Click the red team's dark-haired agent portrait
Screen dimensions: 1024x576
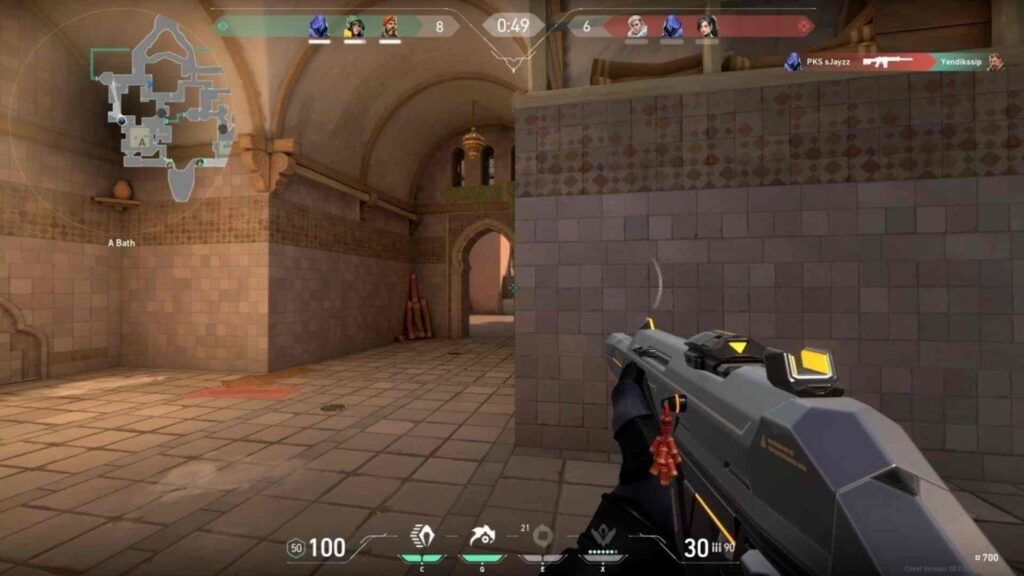[707, 27]
